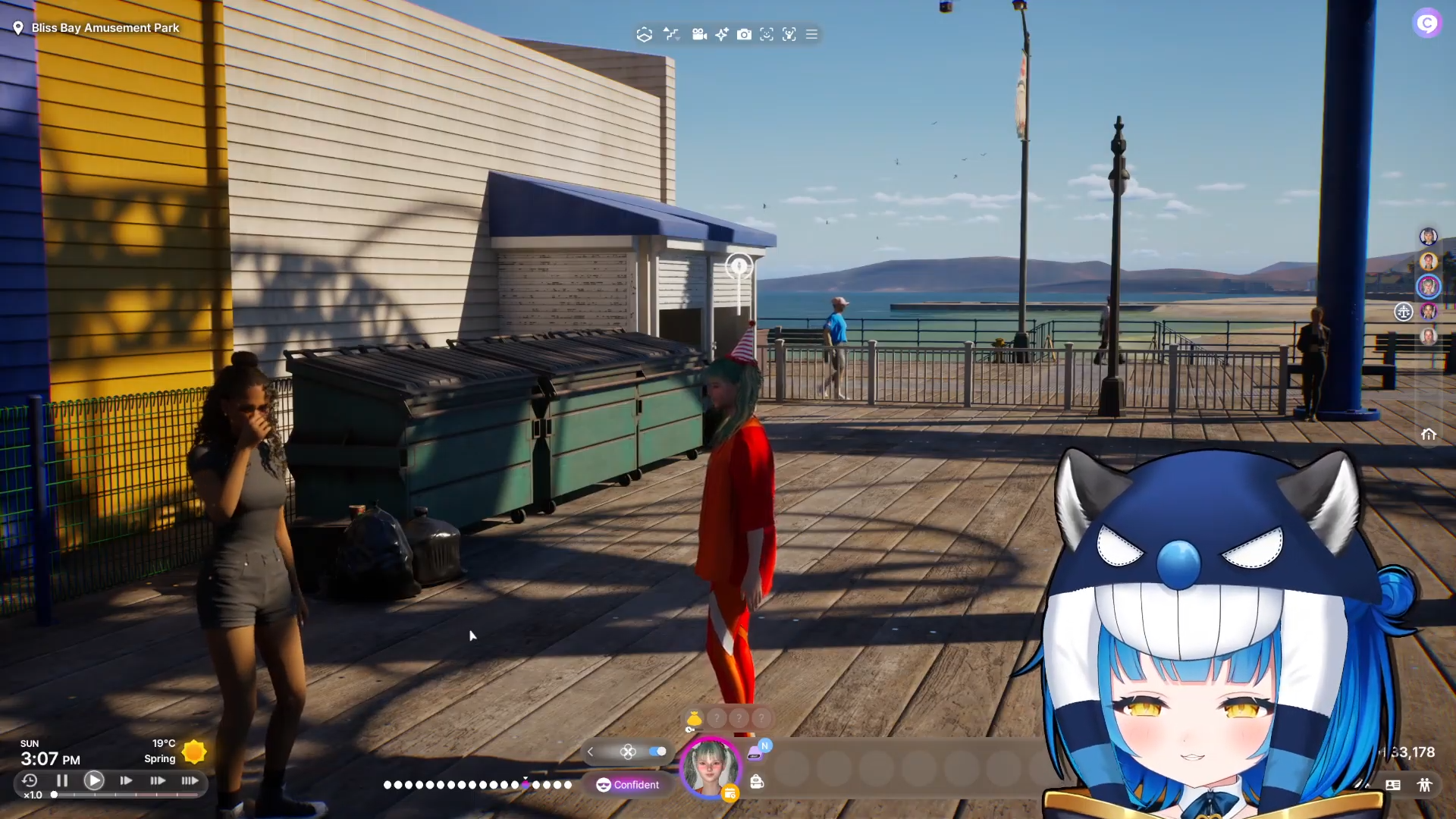Image resolution: width=1456 pixels, height=819 pixels.
Task: Open the camera screenshot tool
Action: pyautogui.click(x=744, y=34)
